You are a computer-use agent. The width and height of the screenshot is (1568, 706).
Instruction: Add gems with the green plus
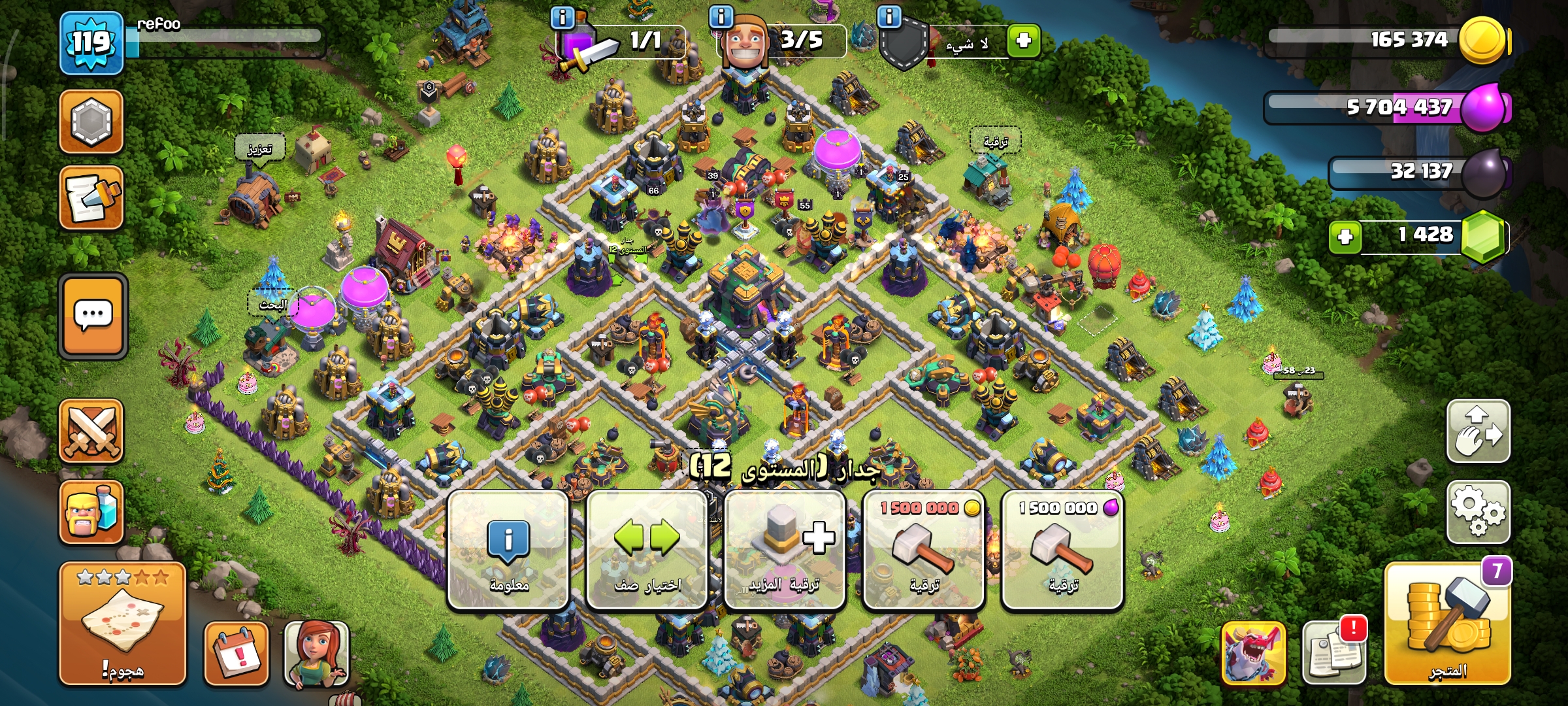coord(1345,236)
